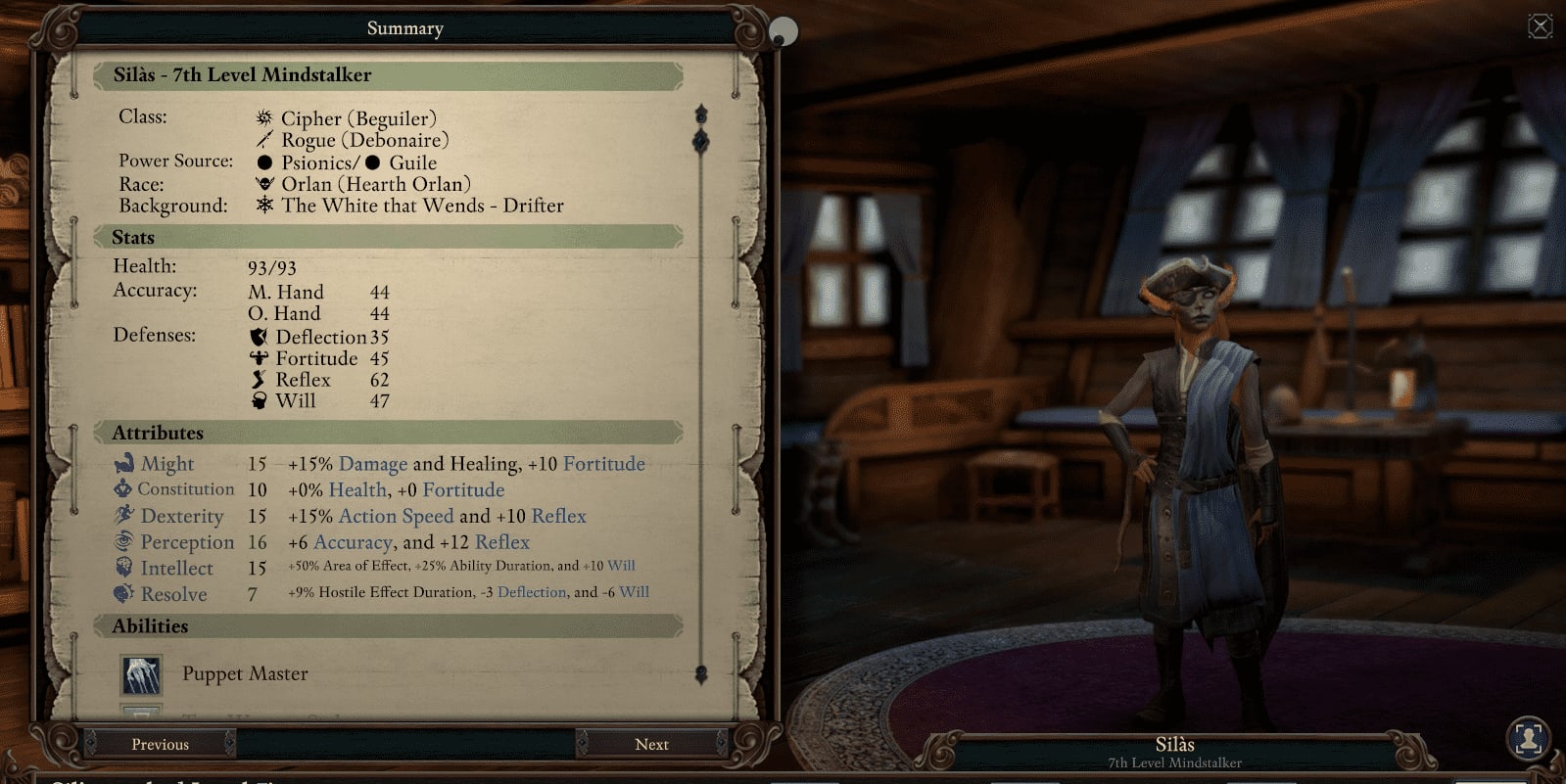
Task: Go to the Previous step
Action: (x=160, y=744)
